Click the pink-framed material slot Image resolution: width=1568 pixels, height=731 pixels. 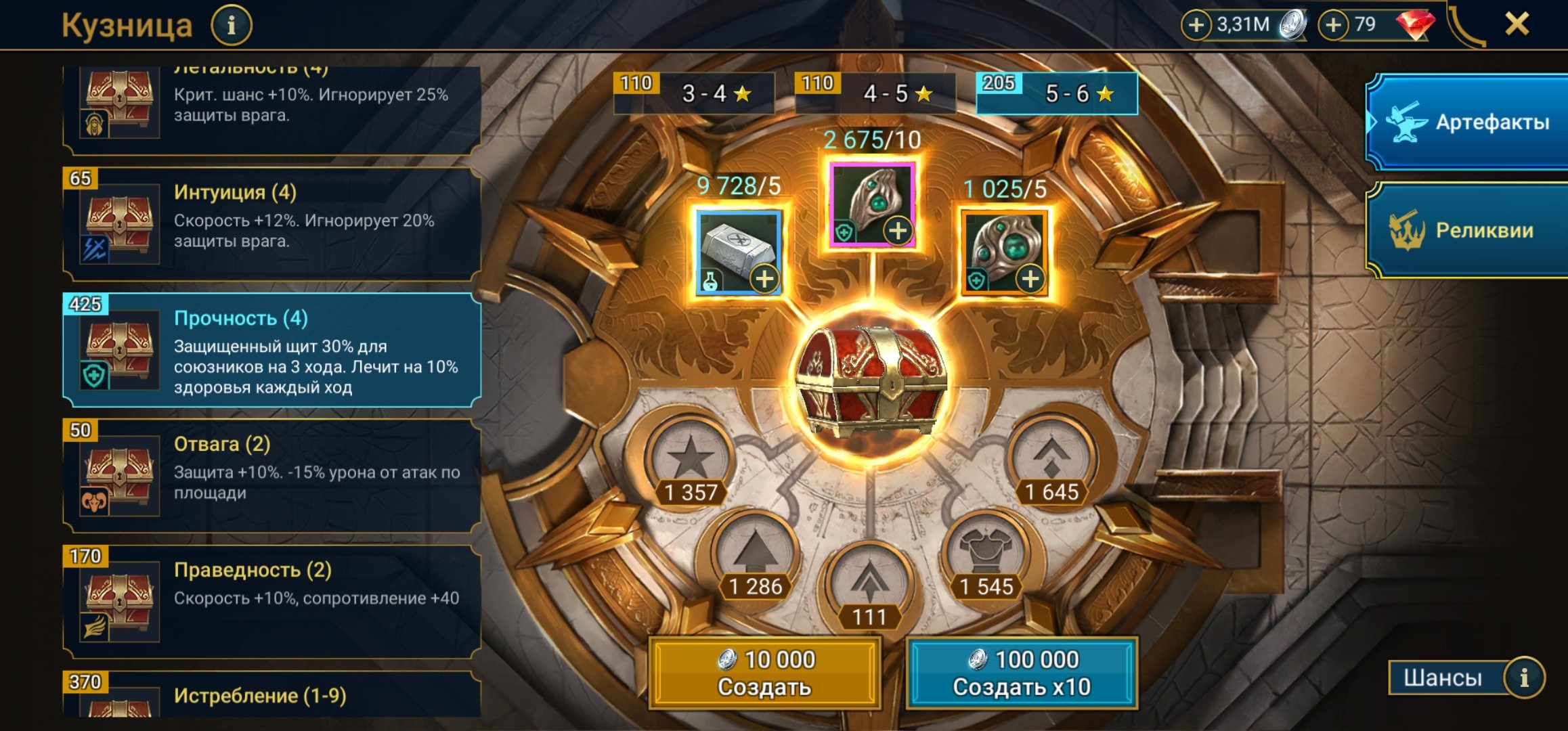872,204
